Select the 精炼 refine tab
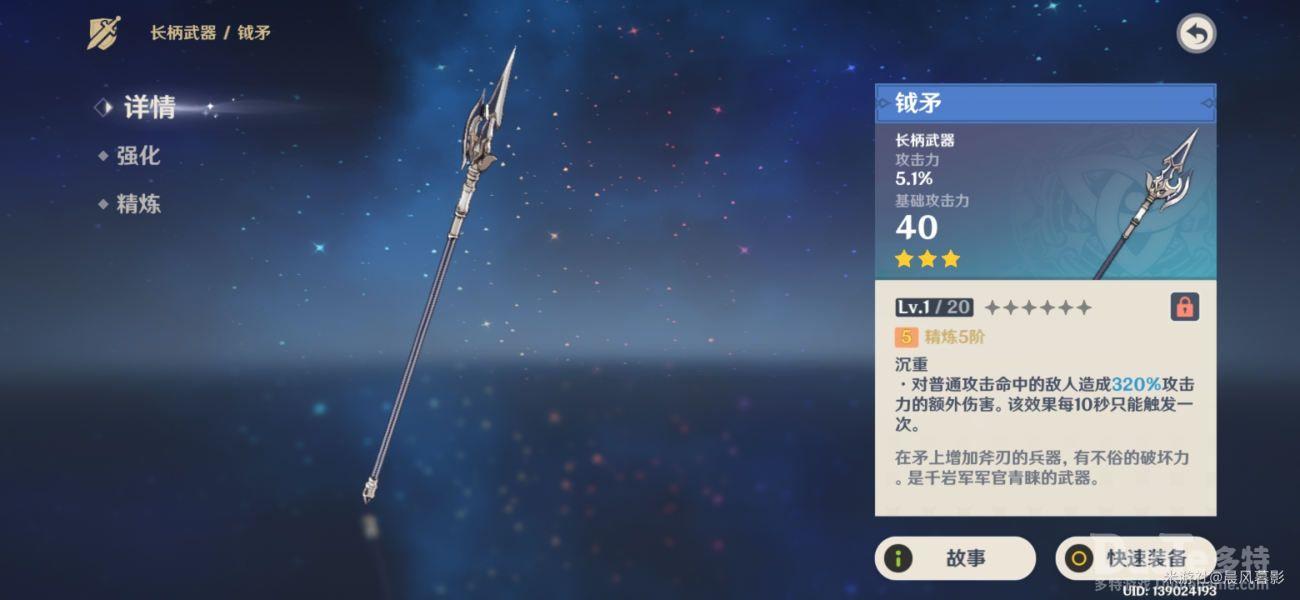This screenshot has height=600, width=1300. click(137, 205)
